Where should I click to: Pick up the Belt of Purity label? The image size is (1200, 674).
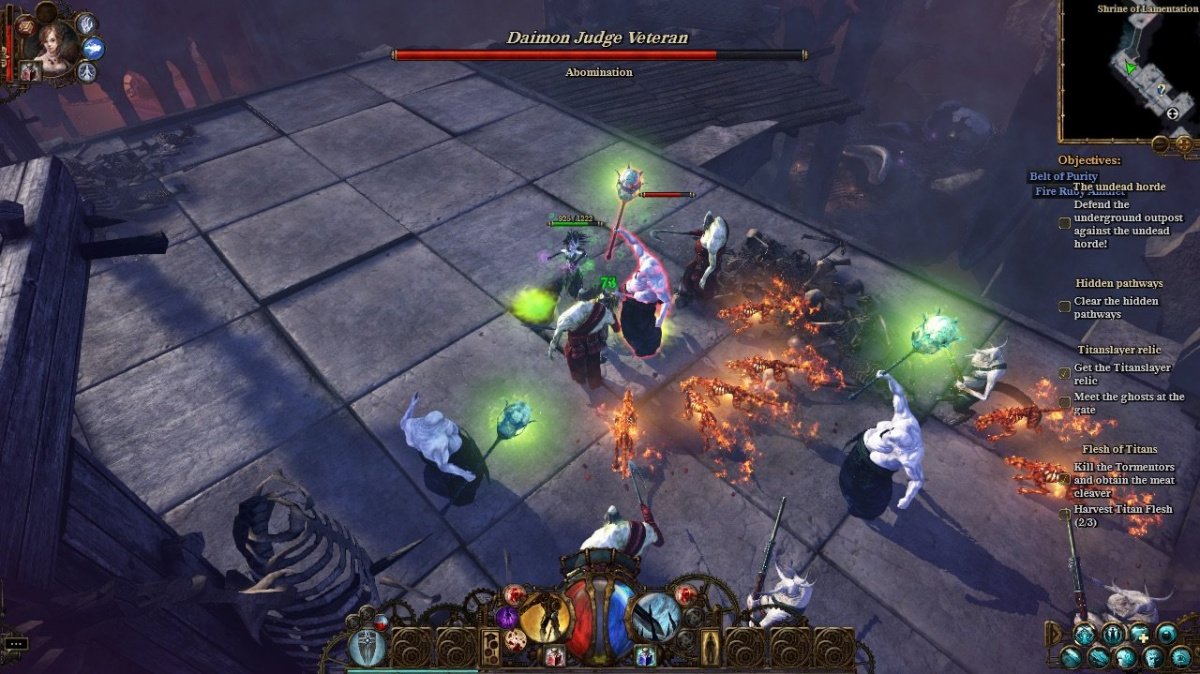click(x=1064, y=176)
